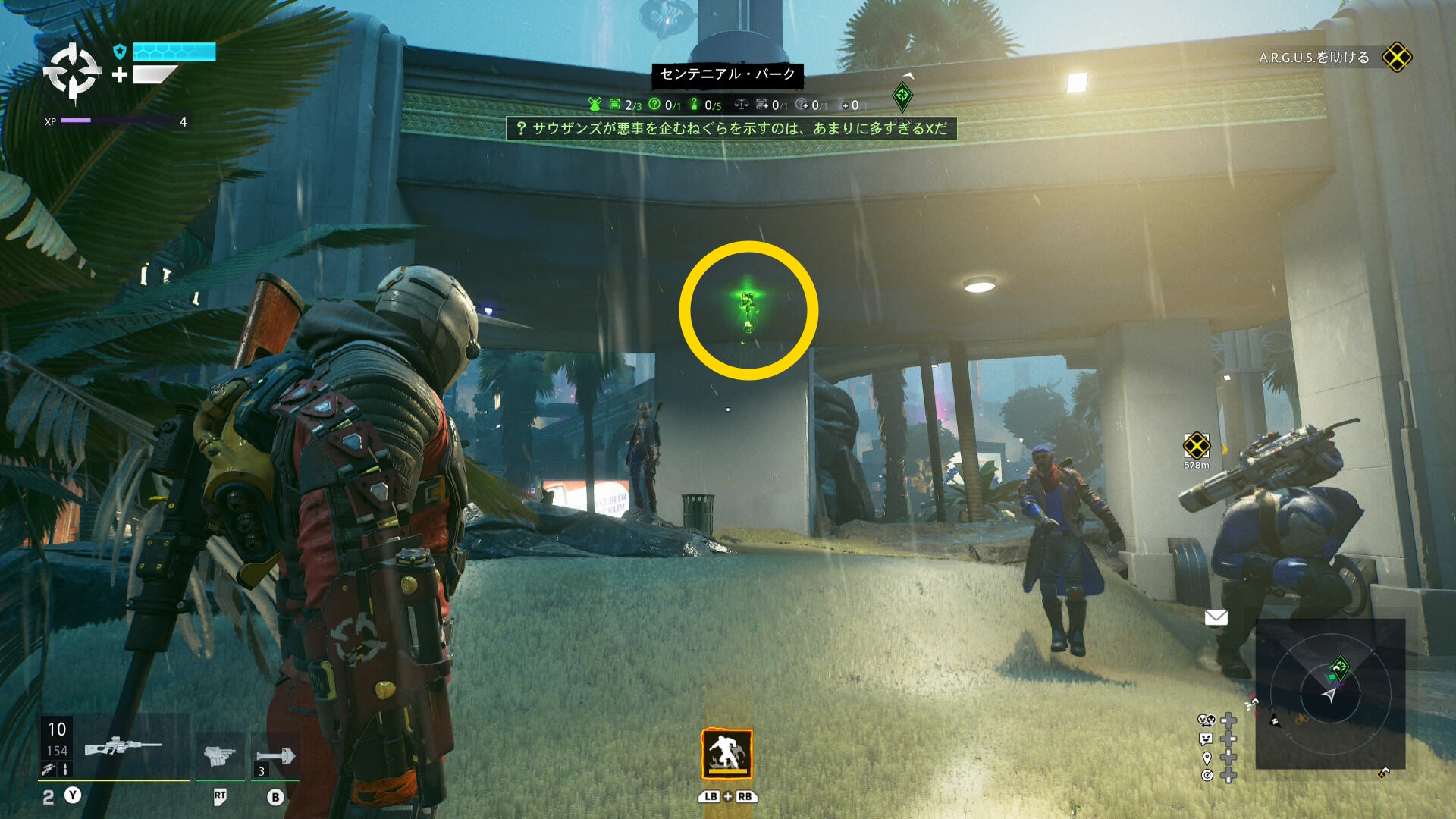The height and width of the screenshot is (819, 1456).
Task: Select the grenade slot showing 3
Action: tap(275, 756)
